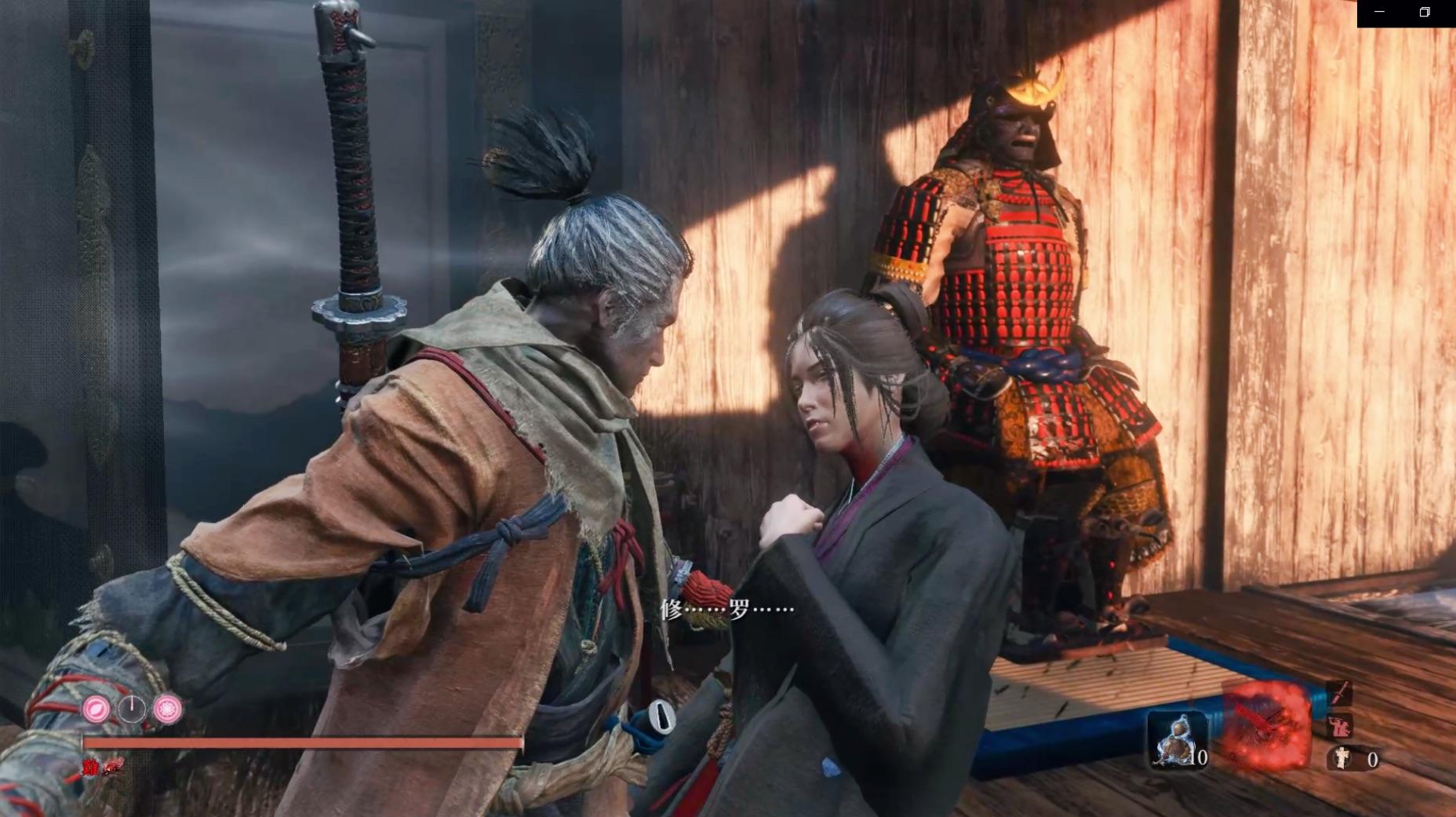Activate the glowing red prosthetic tool
This screenshot has height=817, width=1456.
(x=1265, y=725)
